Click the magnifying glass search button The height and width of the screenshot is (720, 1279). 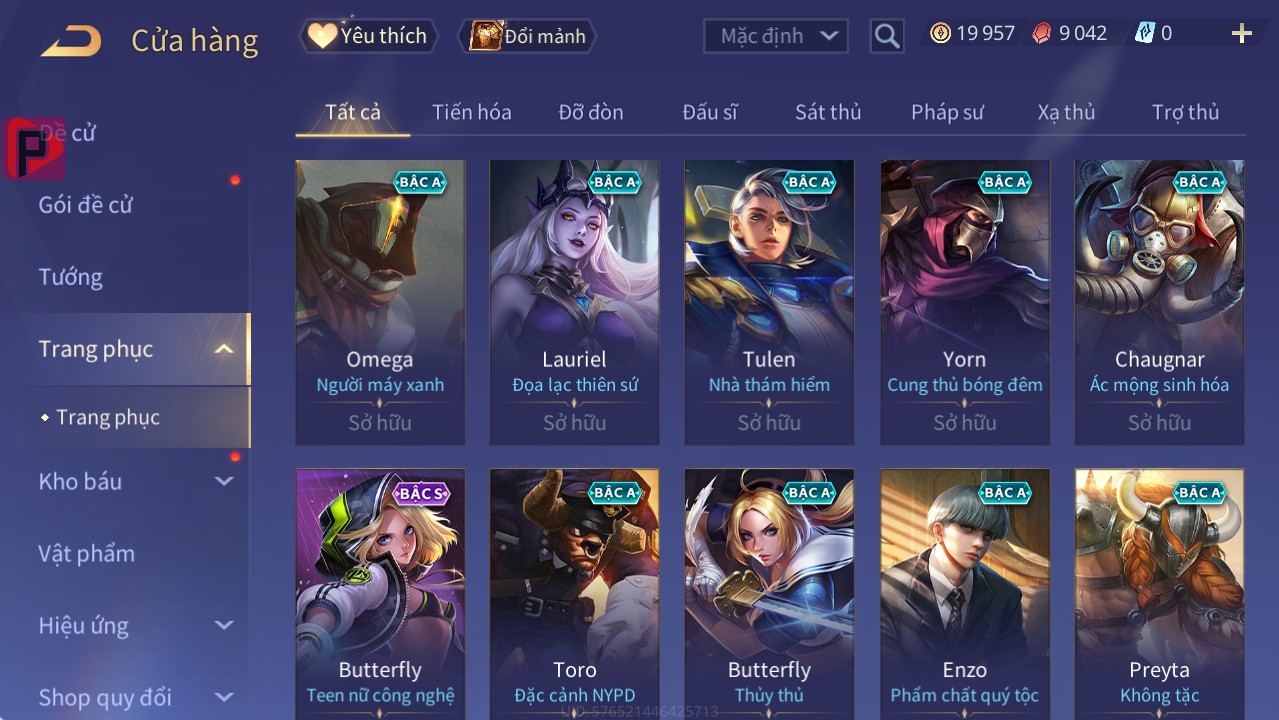point(887,36)
